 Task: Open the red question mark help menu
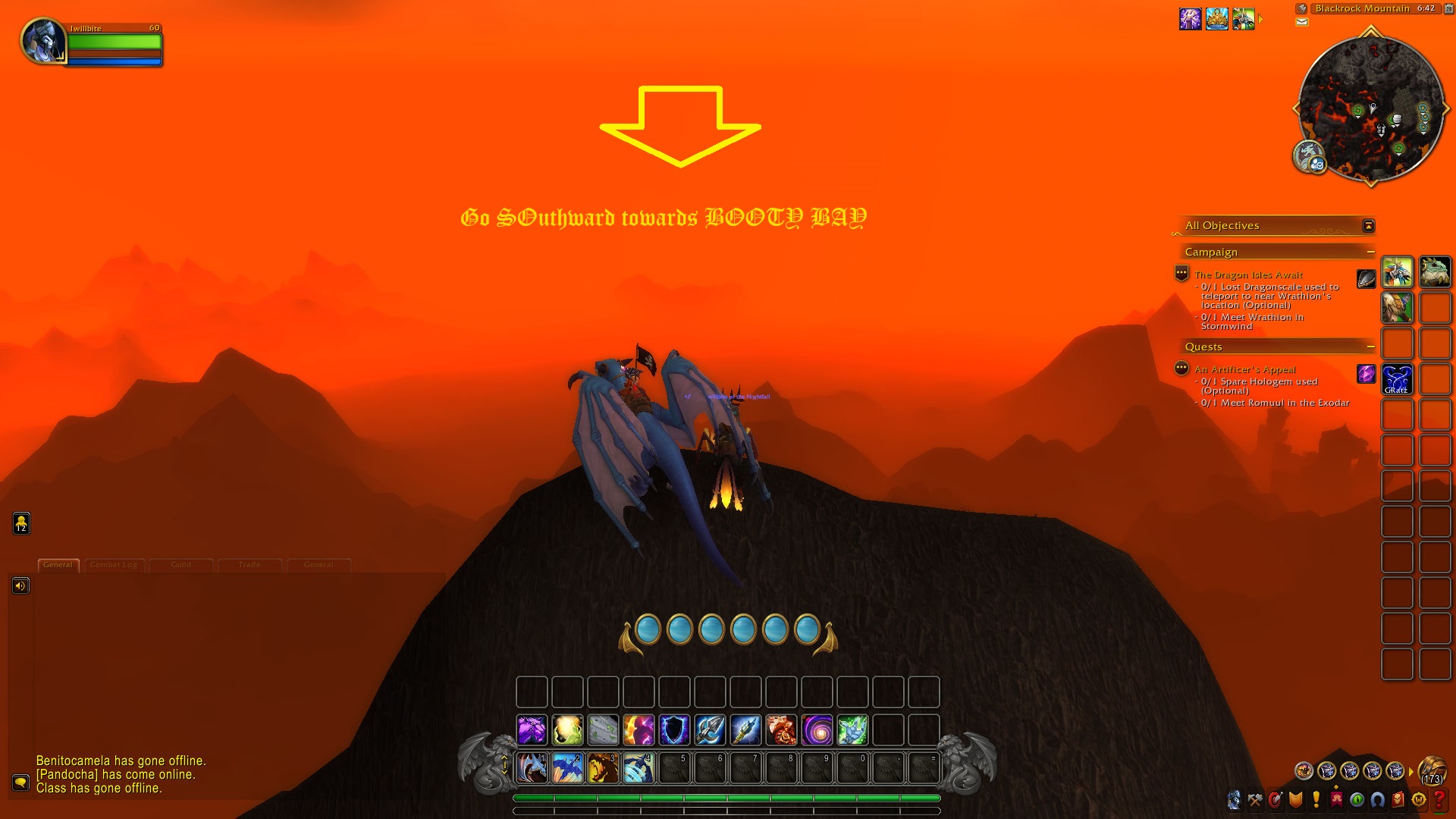click(1439, 800)
